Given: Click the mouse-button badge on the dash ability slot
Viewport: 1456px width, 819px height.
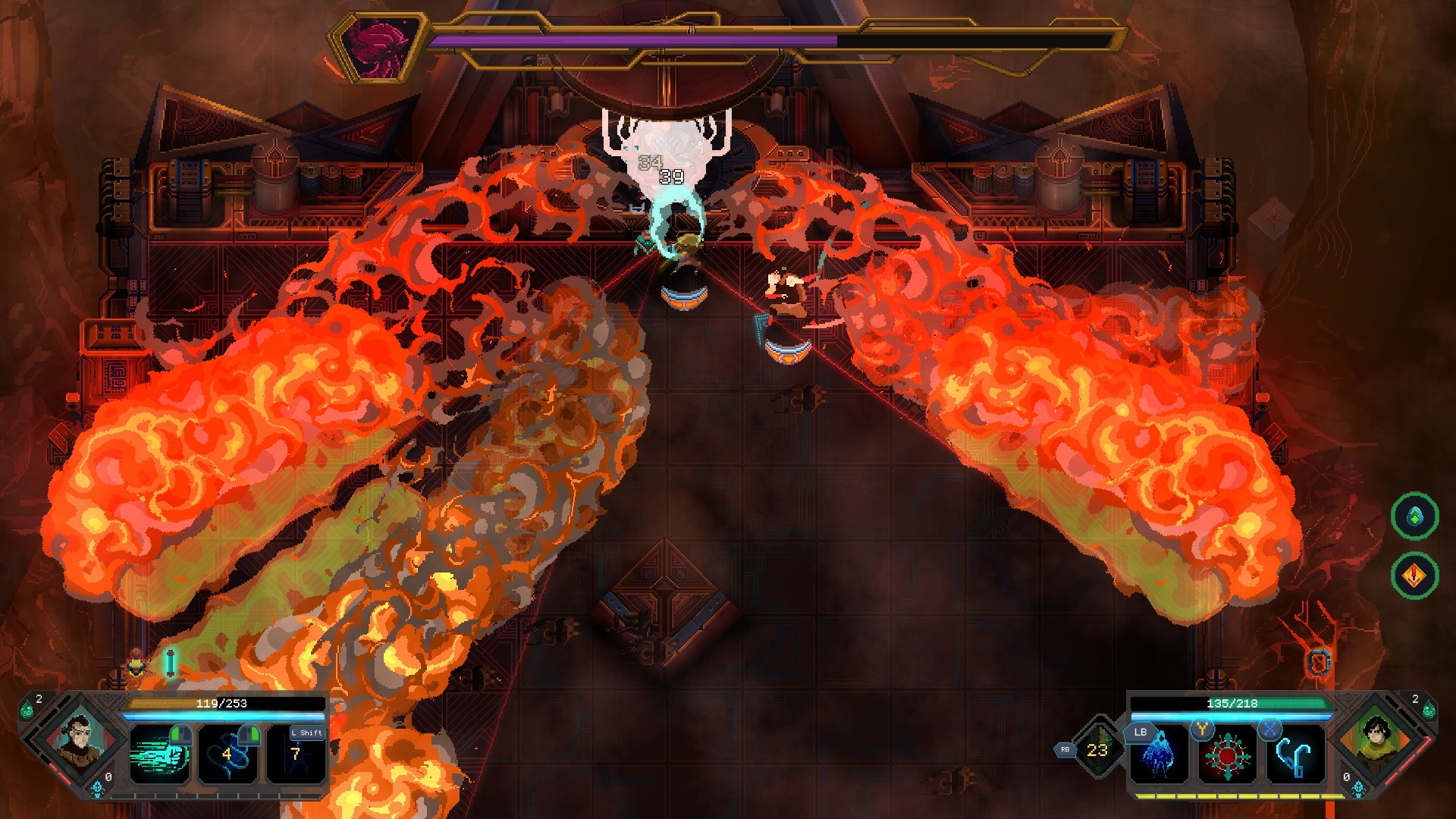Looking at the screenshot, I should 180,736.
